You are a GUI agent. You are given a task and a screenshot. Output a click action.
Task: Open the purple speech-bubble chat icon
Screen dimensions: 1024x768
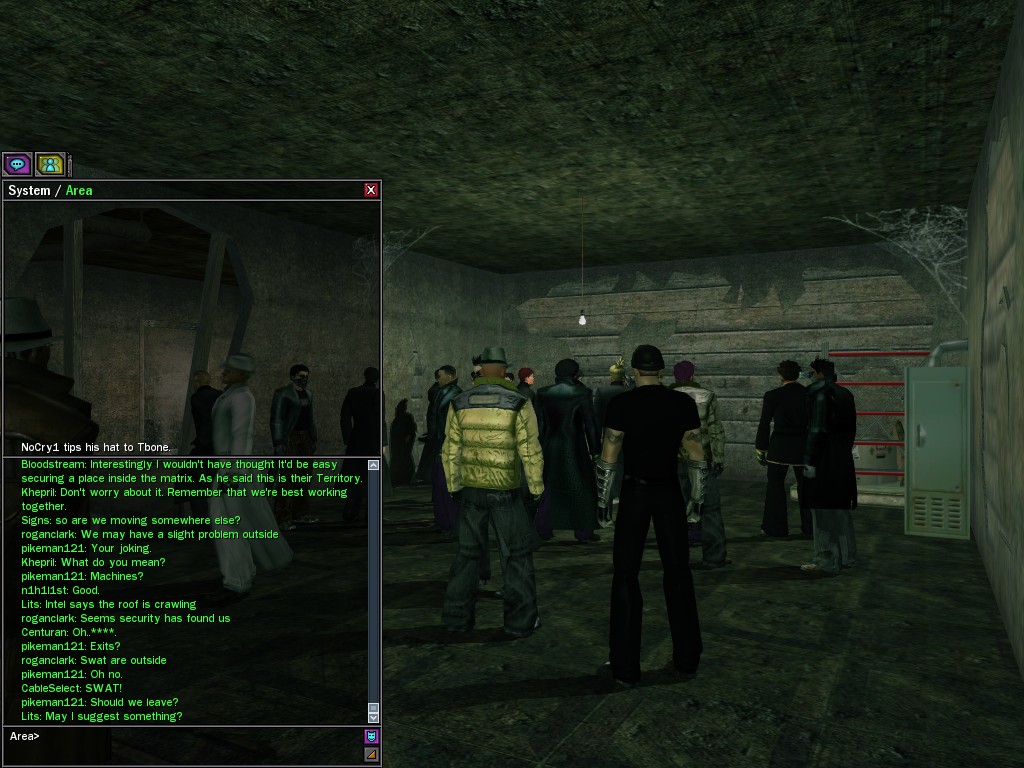tap(17, 164)
